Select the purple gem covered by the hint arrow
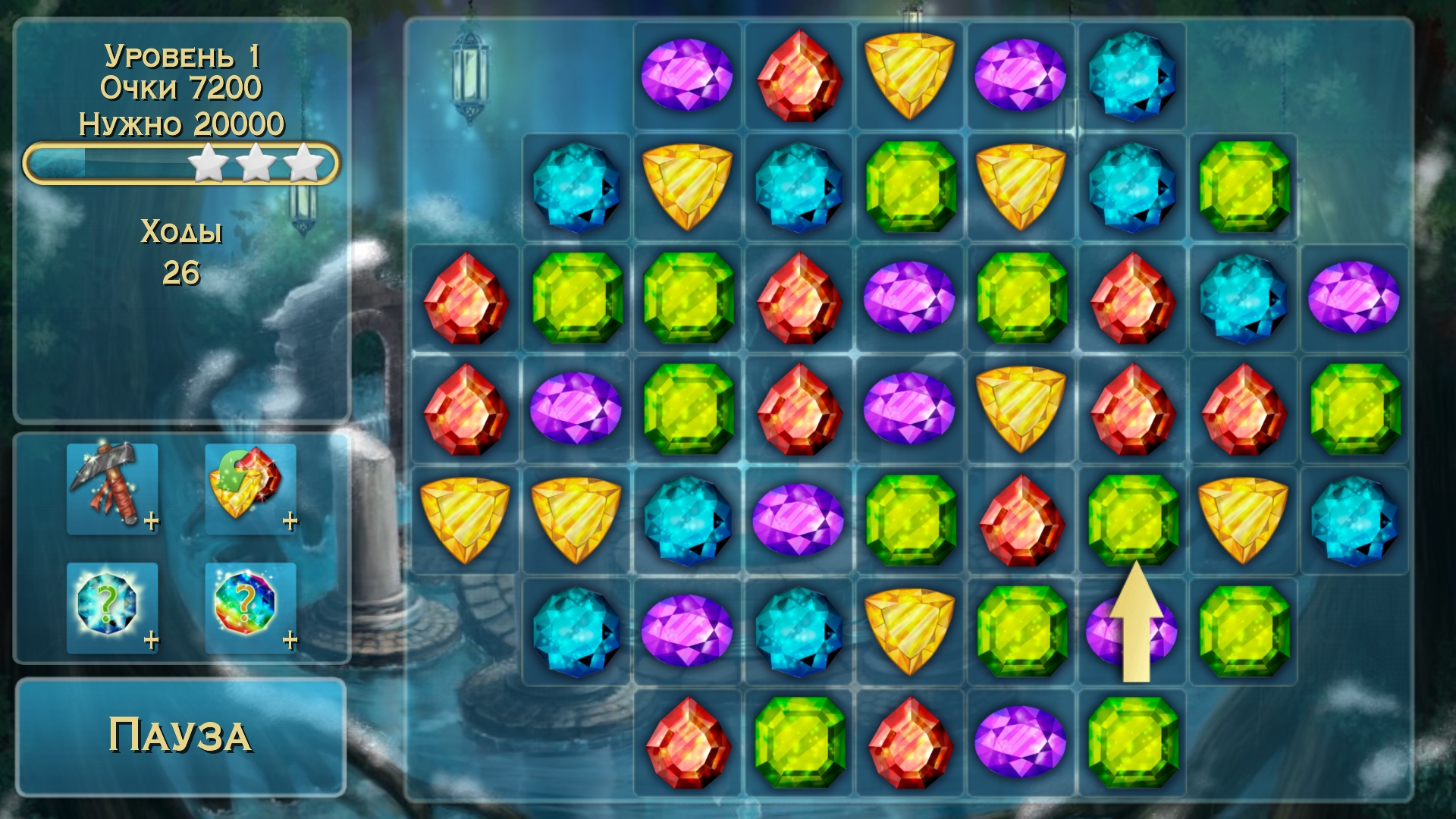 click(1131, 631)
